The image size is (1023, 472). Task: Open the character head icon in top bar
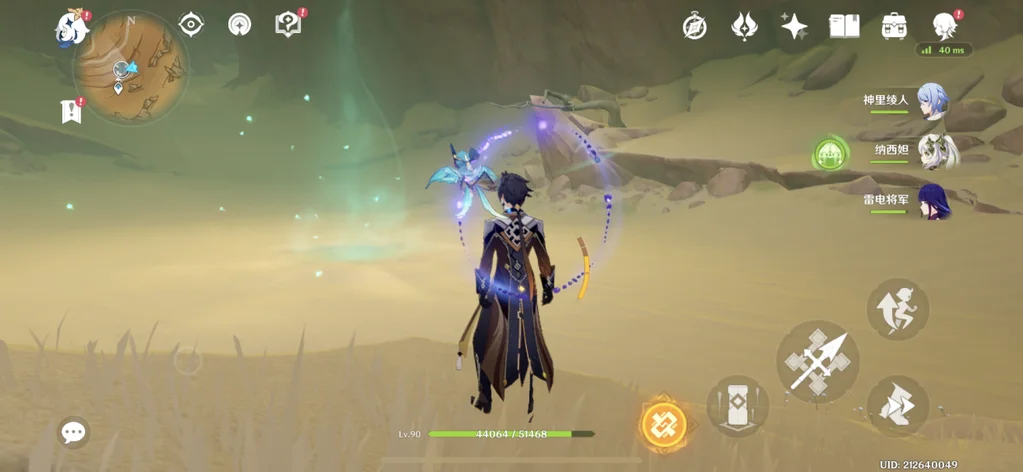(944, 27)
